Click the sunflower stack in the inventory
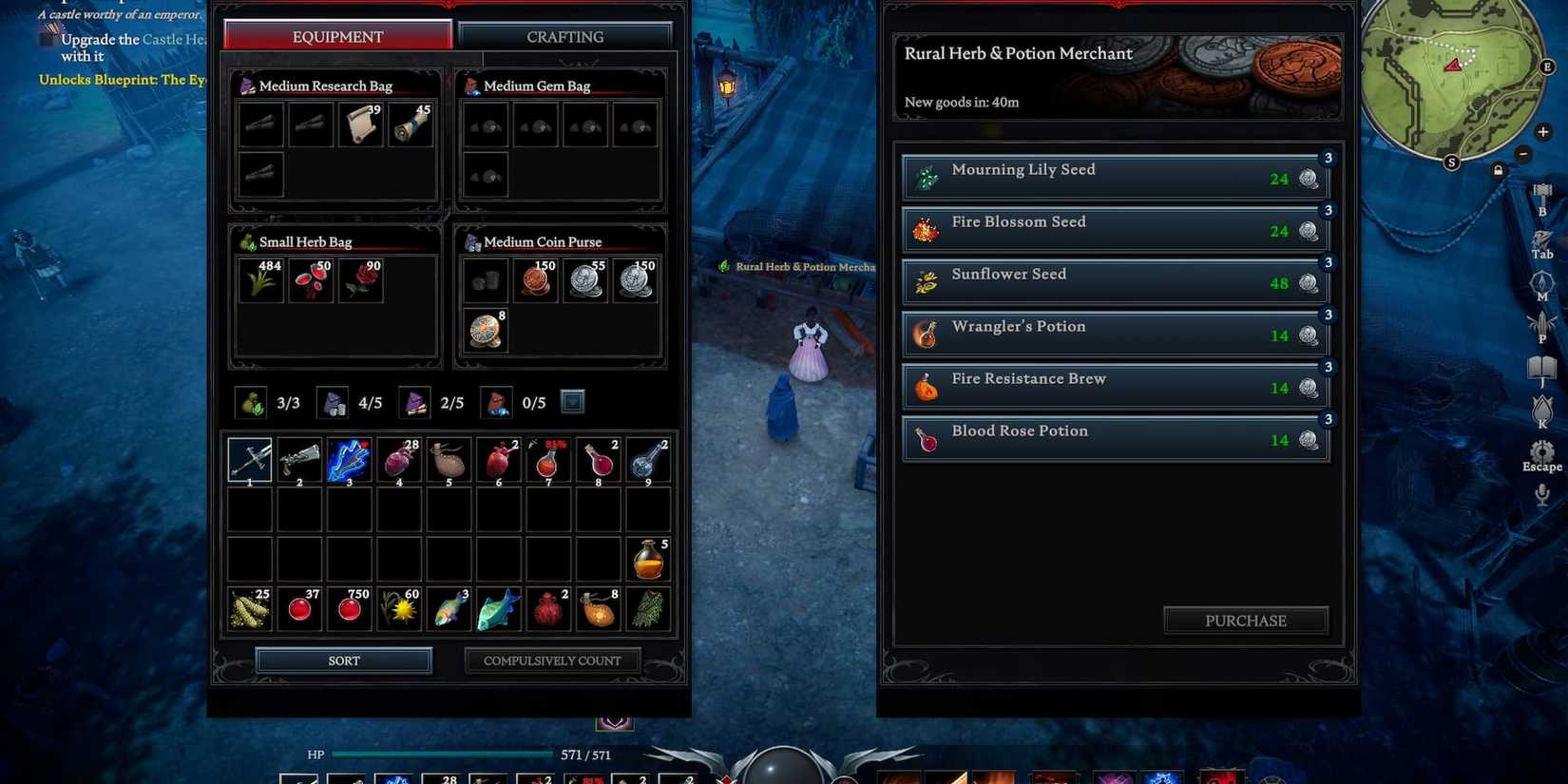Image resolution: width=1568 pixels, height=784 pixels. (398, 608)
